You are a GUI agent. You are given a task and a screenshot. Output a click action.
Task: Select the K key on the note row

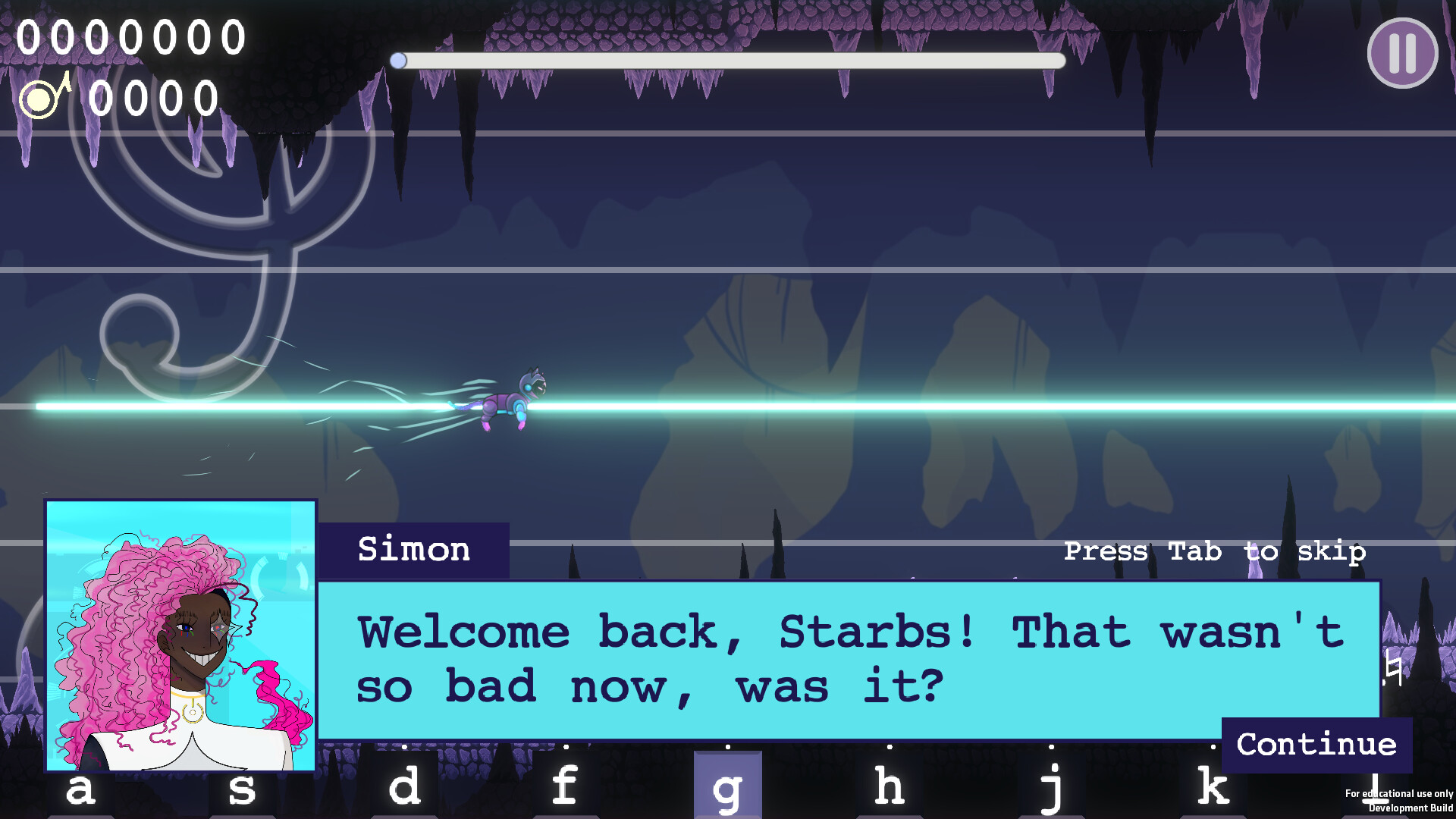(1214, 787)
